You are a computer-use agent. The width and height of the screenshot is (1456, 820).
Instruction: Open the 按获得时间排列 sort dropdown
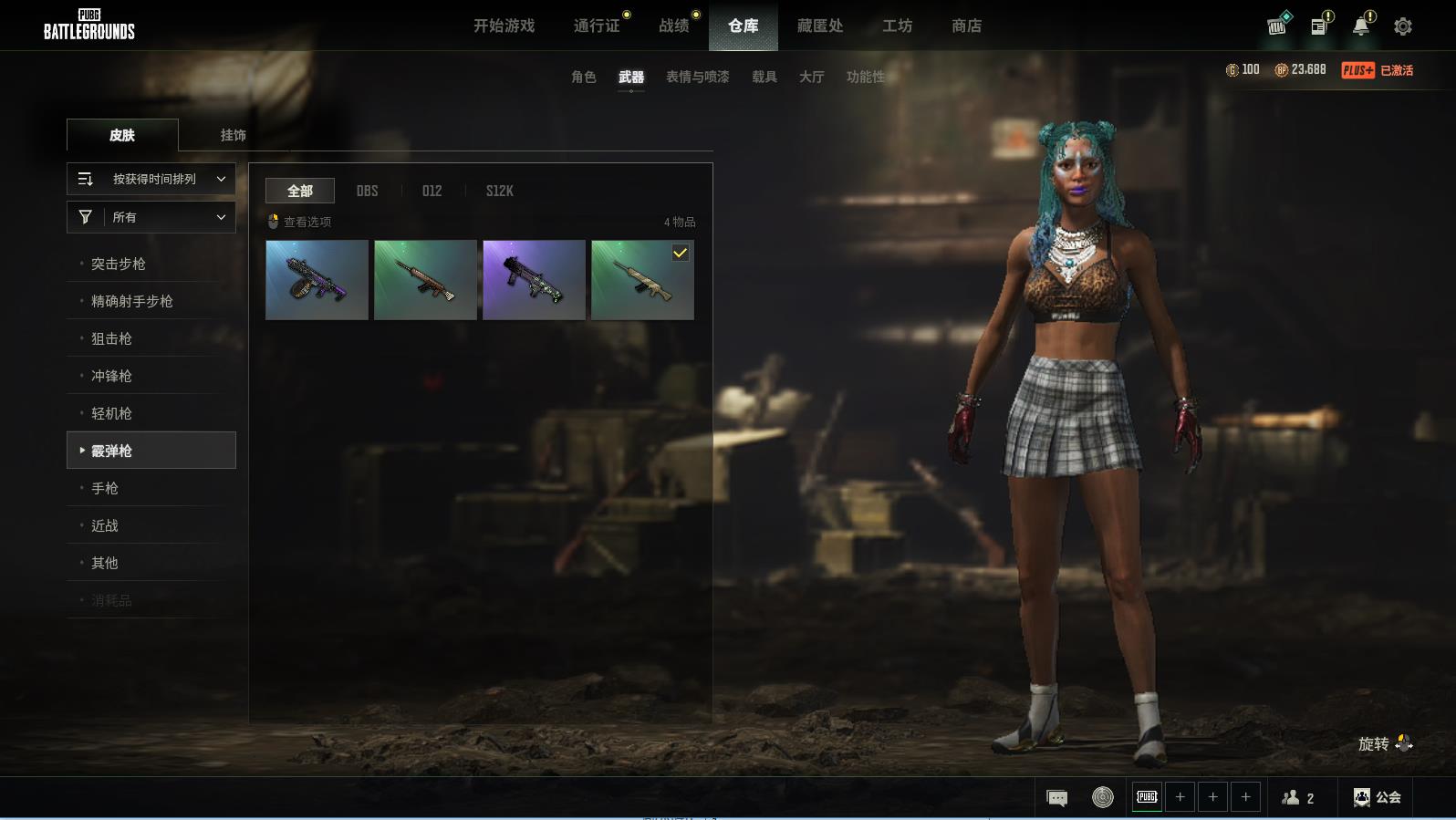151,179
